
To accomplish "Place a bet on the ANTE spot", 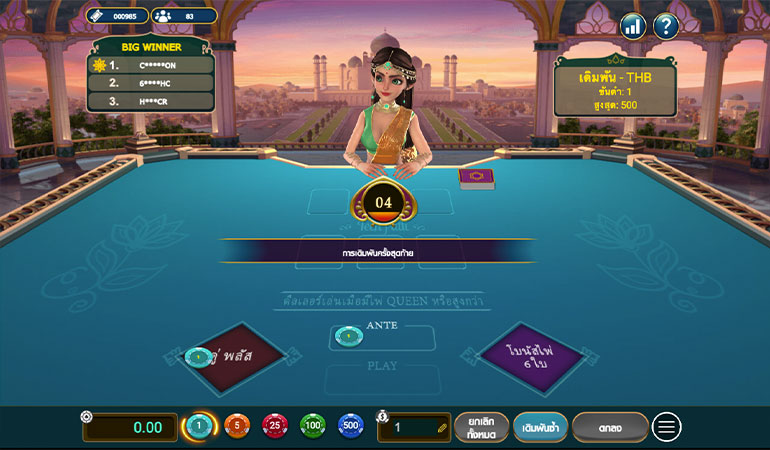I will coord(383,338).
